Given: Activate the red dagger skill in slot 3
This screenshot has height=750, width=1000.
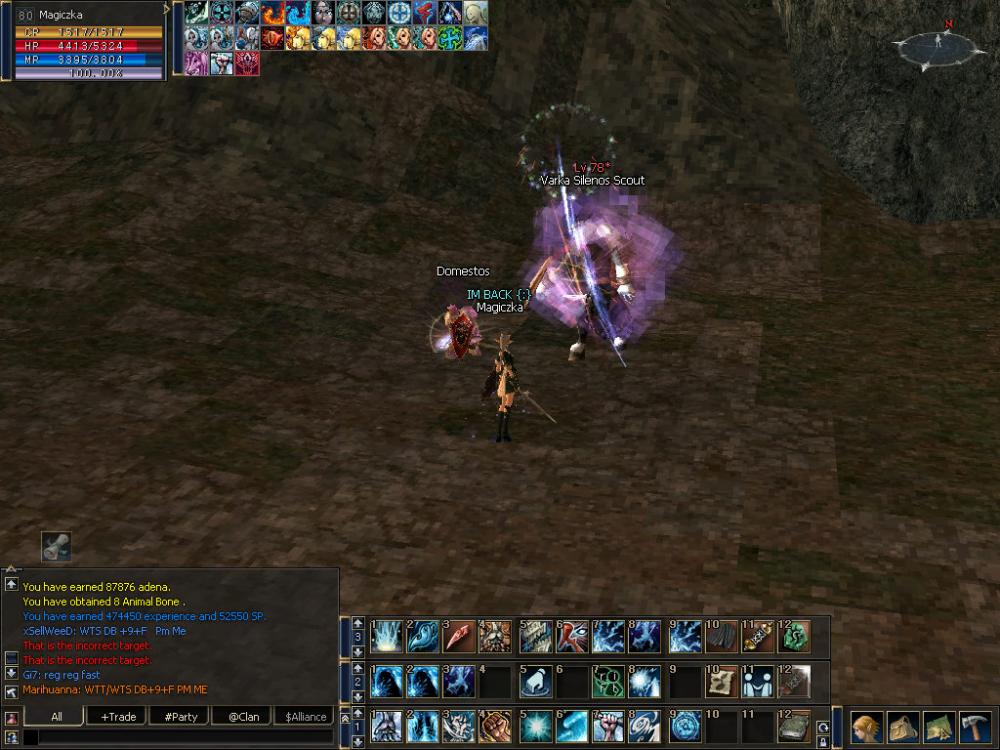Looking at the screenshot, I should coord(459,637).
